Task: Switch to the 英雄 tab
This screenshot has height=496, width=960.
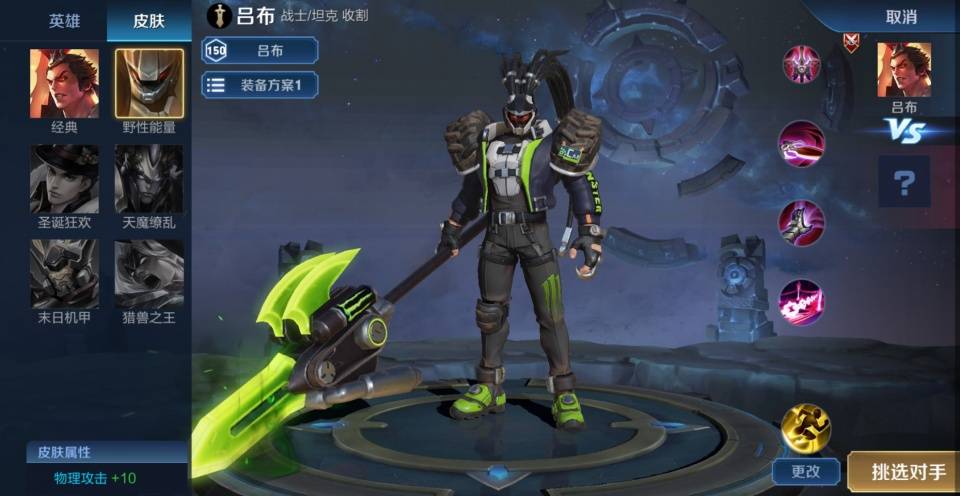Action: (64, 20)
